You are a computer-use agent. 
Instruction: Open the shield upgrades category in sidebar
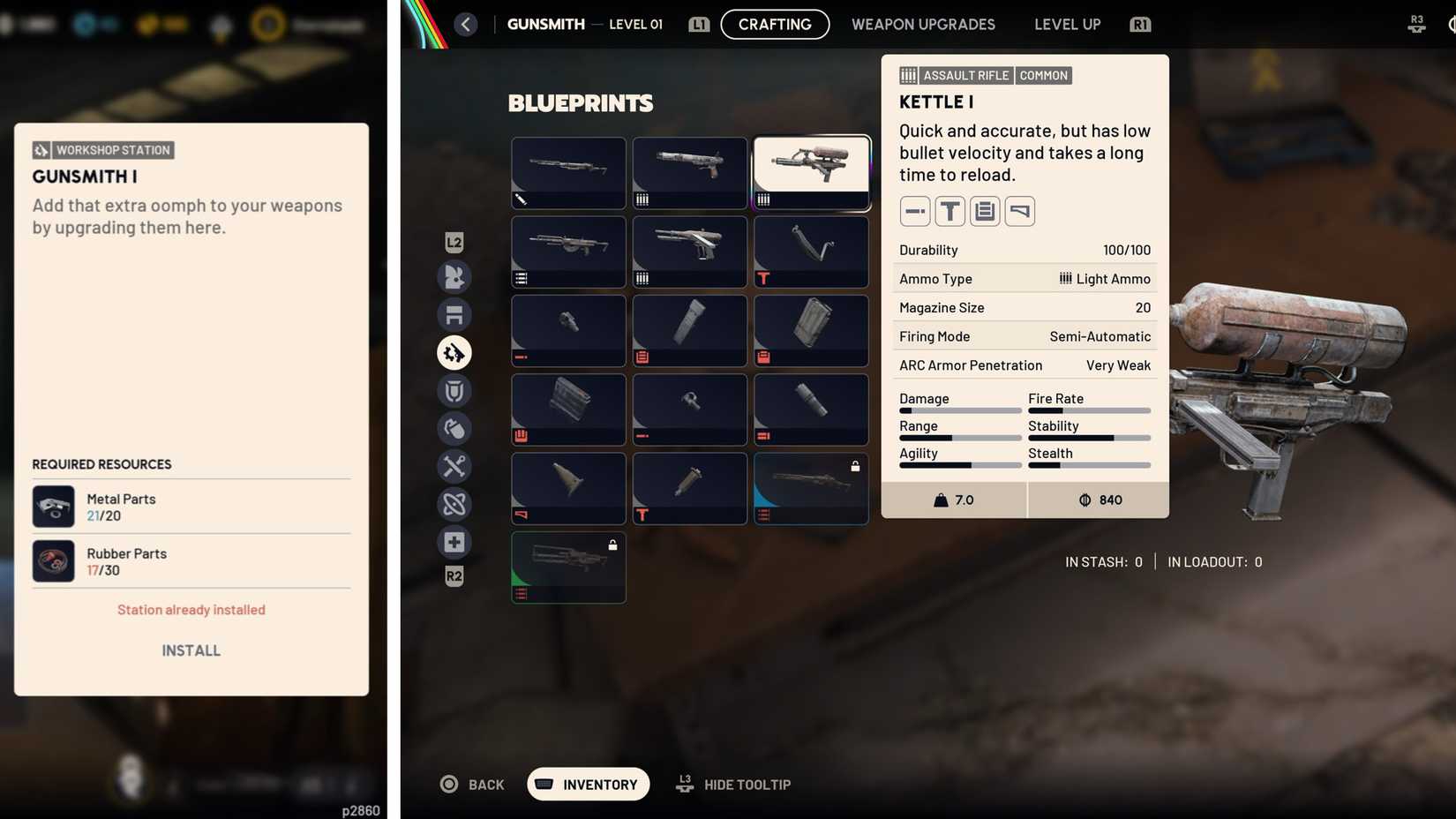coord(454,391)
